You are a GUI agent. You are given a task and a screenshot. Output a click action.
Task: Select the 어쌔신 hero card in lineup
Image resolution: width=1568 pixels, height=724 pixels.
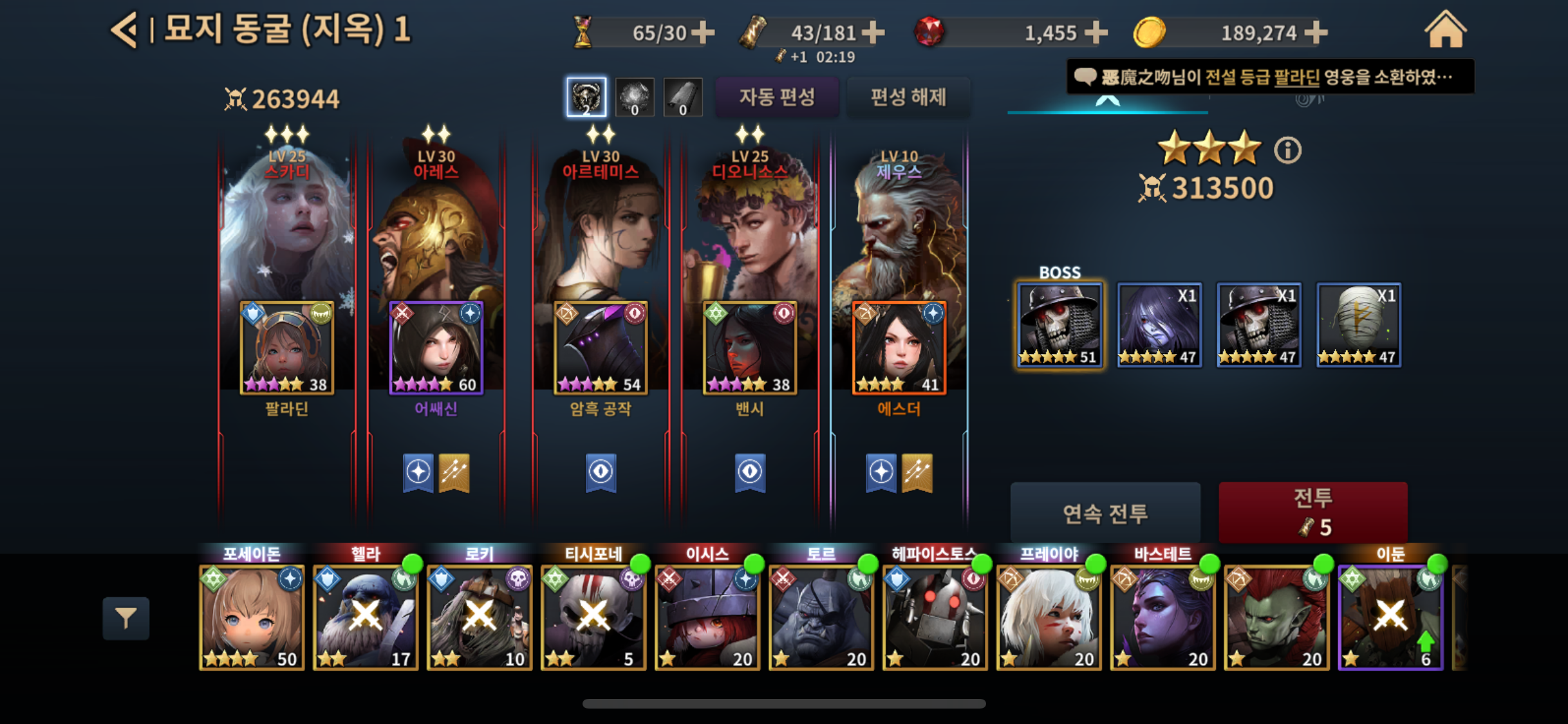tap(436, 348)
